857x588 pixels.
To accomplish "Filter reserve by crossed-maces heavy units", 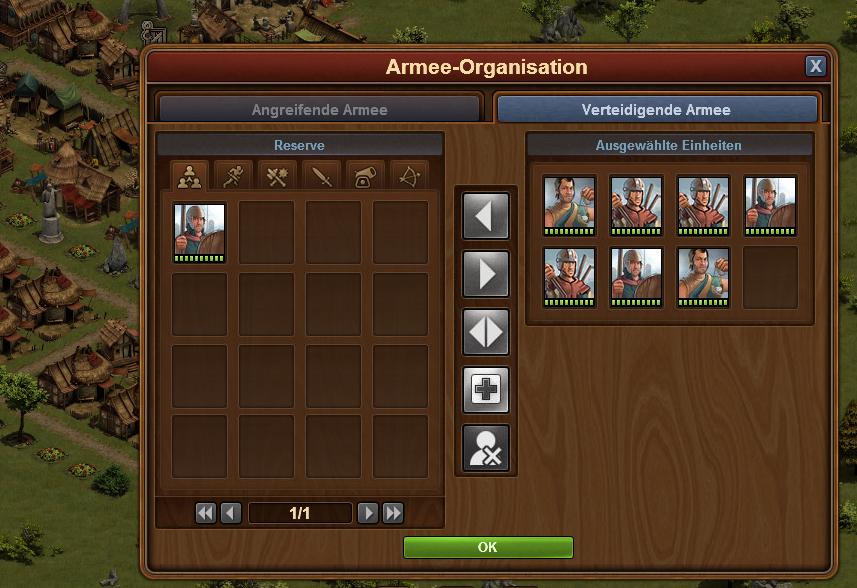I will point(276,177).
